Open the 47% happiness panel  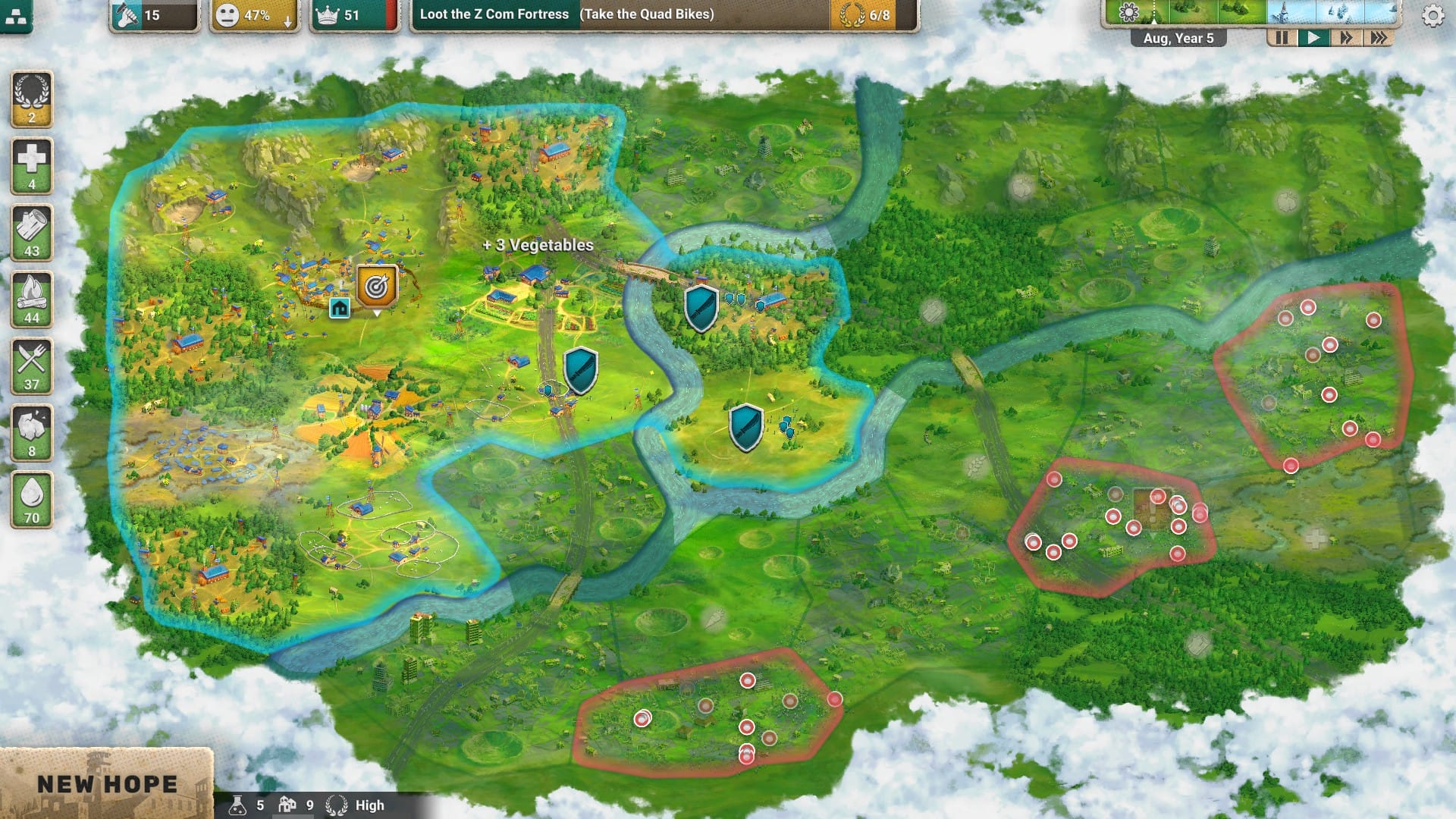click(x=255, y=15)
